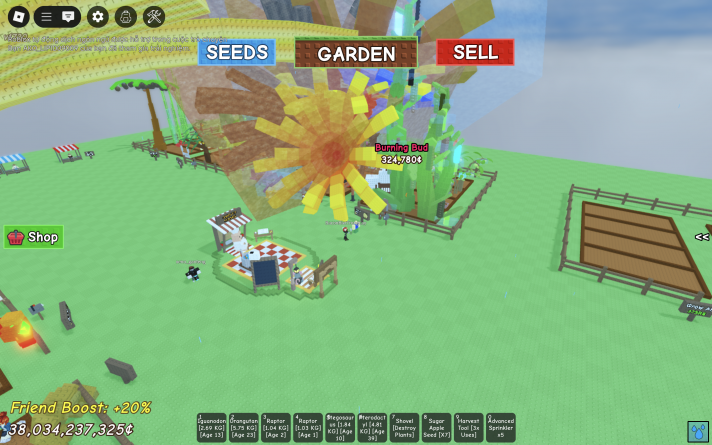Select the Iguanodon hotbar slot
The height and width of the screenshot is (445, 712).
212,428
